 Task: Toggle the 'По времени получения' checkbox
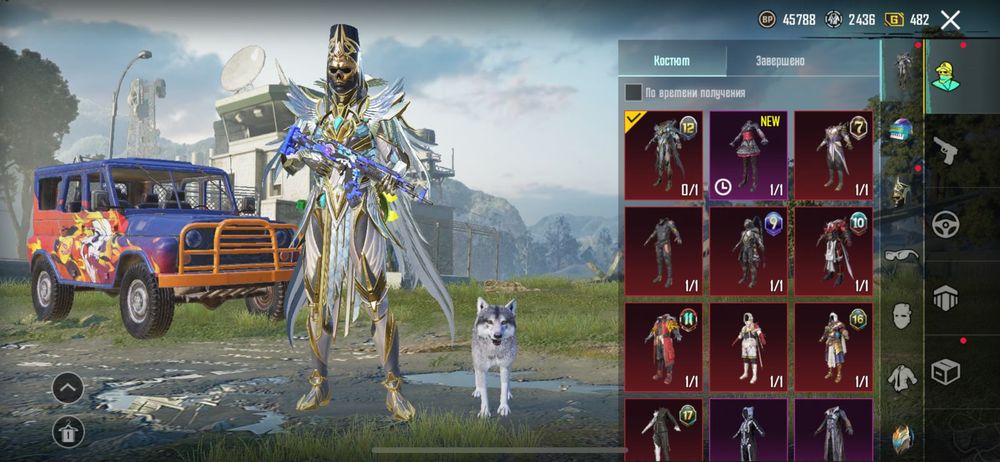[x=633, y=93]
